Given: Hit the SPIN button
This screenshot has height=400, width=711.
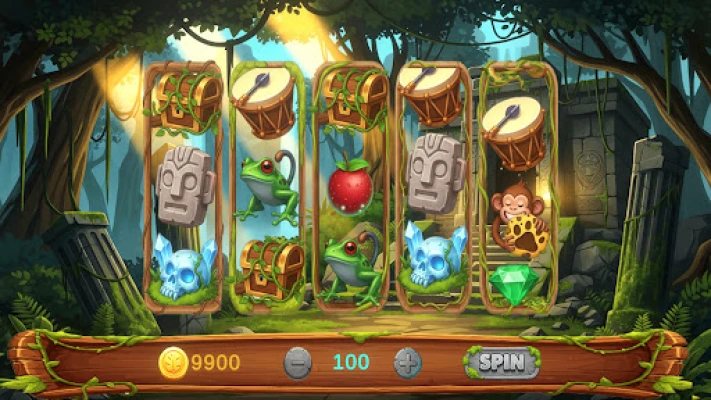Looking at the screenshot, I should pos(501,362).
